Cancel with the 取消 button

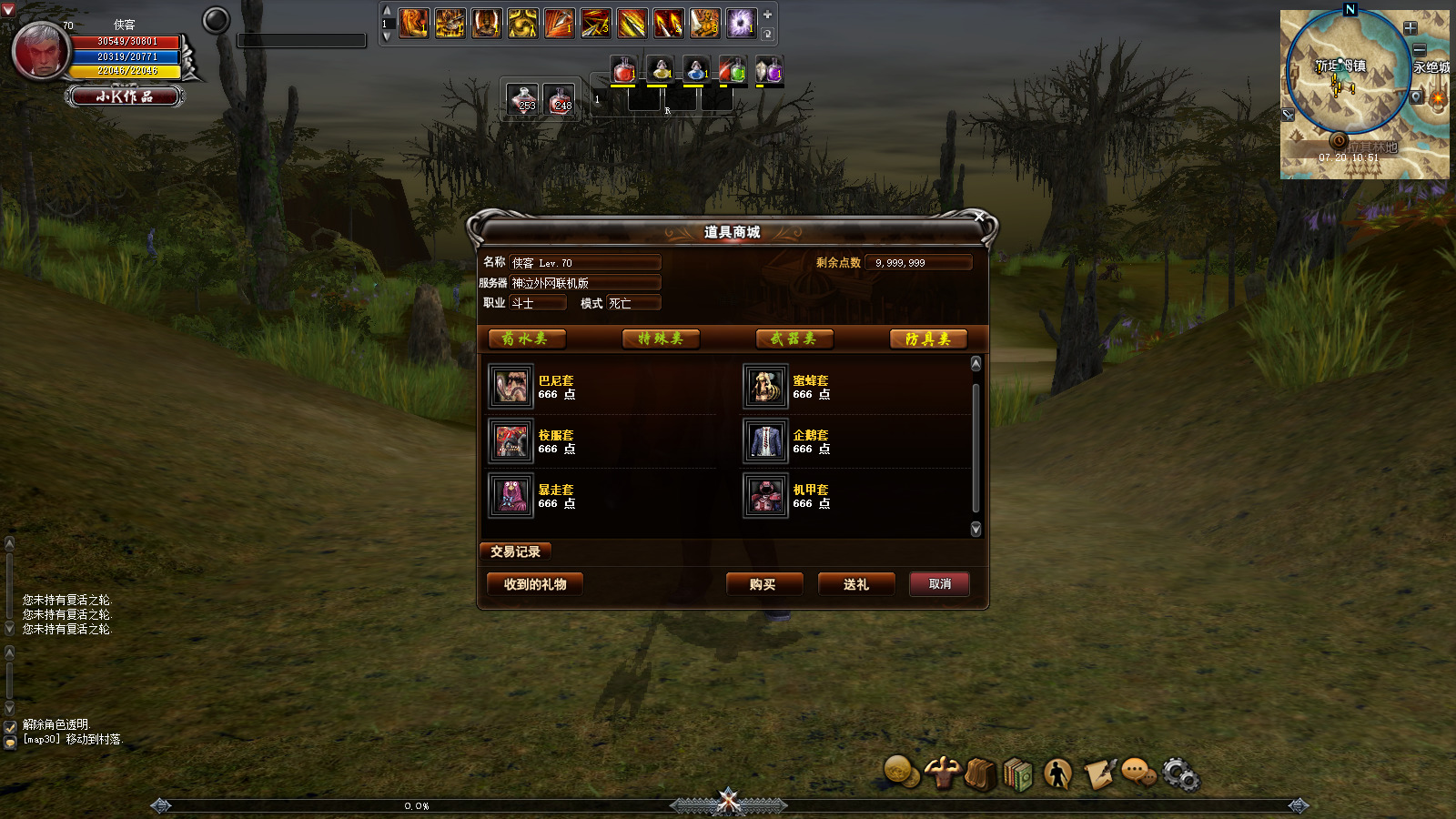click(x=939, y=584)
